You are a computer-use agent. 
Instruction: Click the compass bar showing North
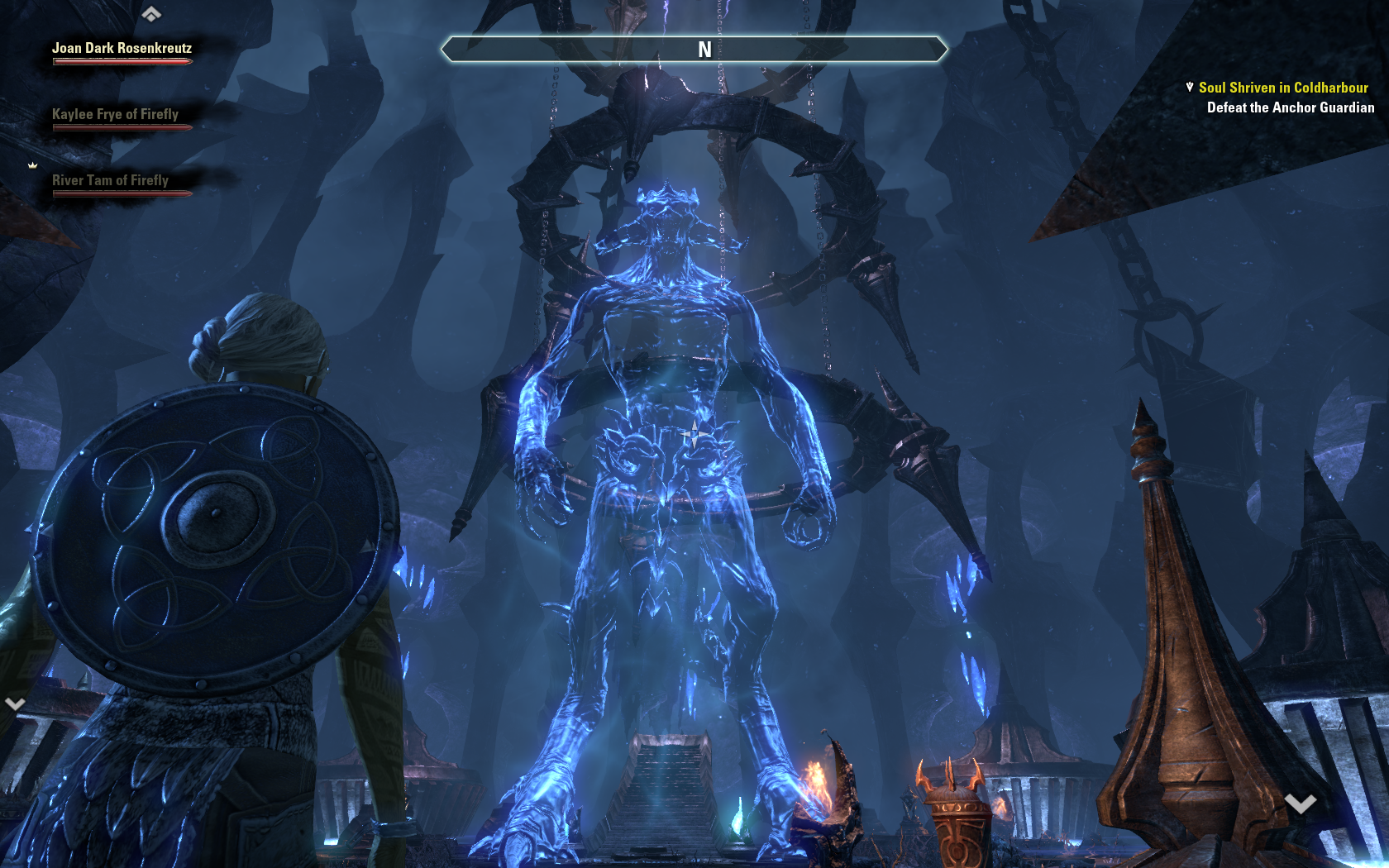694,50
